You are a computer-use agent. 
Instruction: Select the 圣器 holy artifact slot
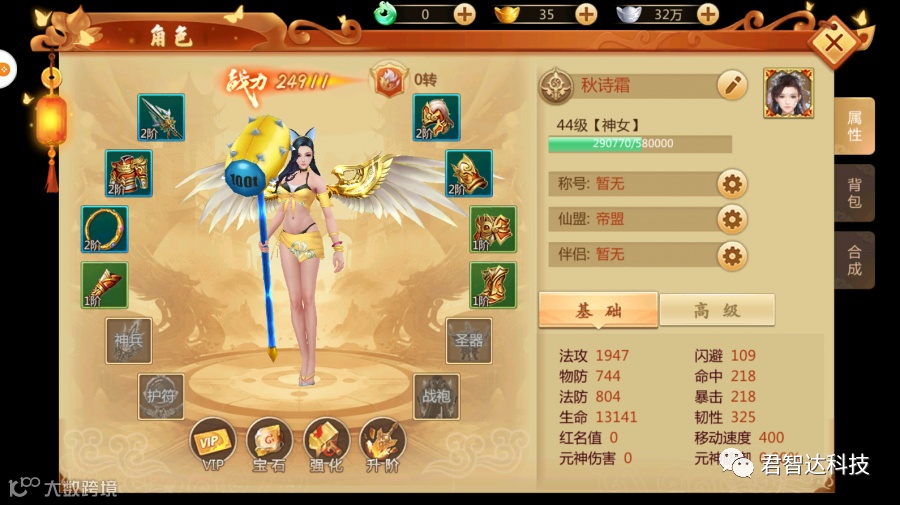click(469, 341)
